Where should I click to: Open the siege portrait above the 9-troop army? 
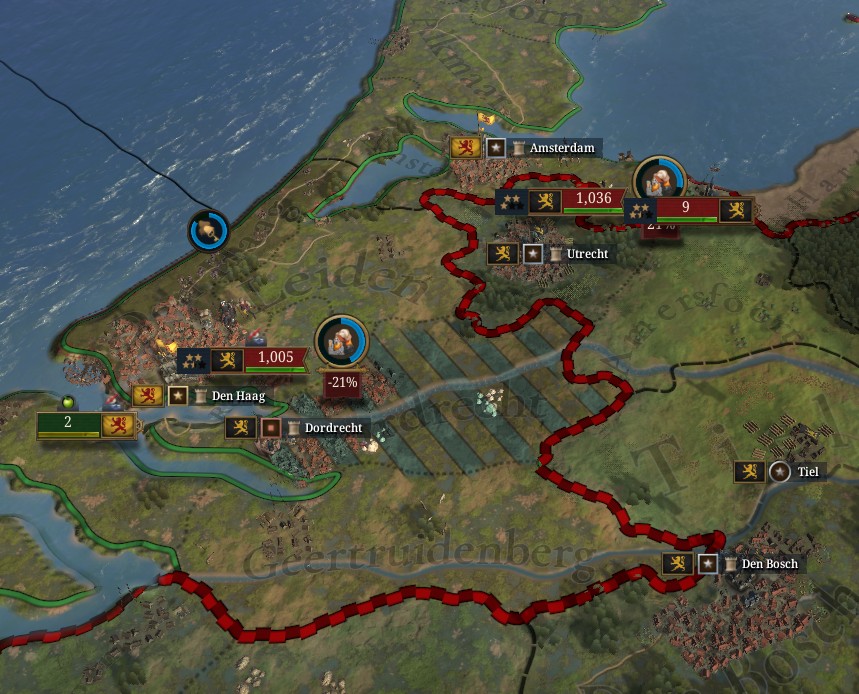pos(659,181)
